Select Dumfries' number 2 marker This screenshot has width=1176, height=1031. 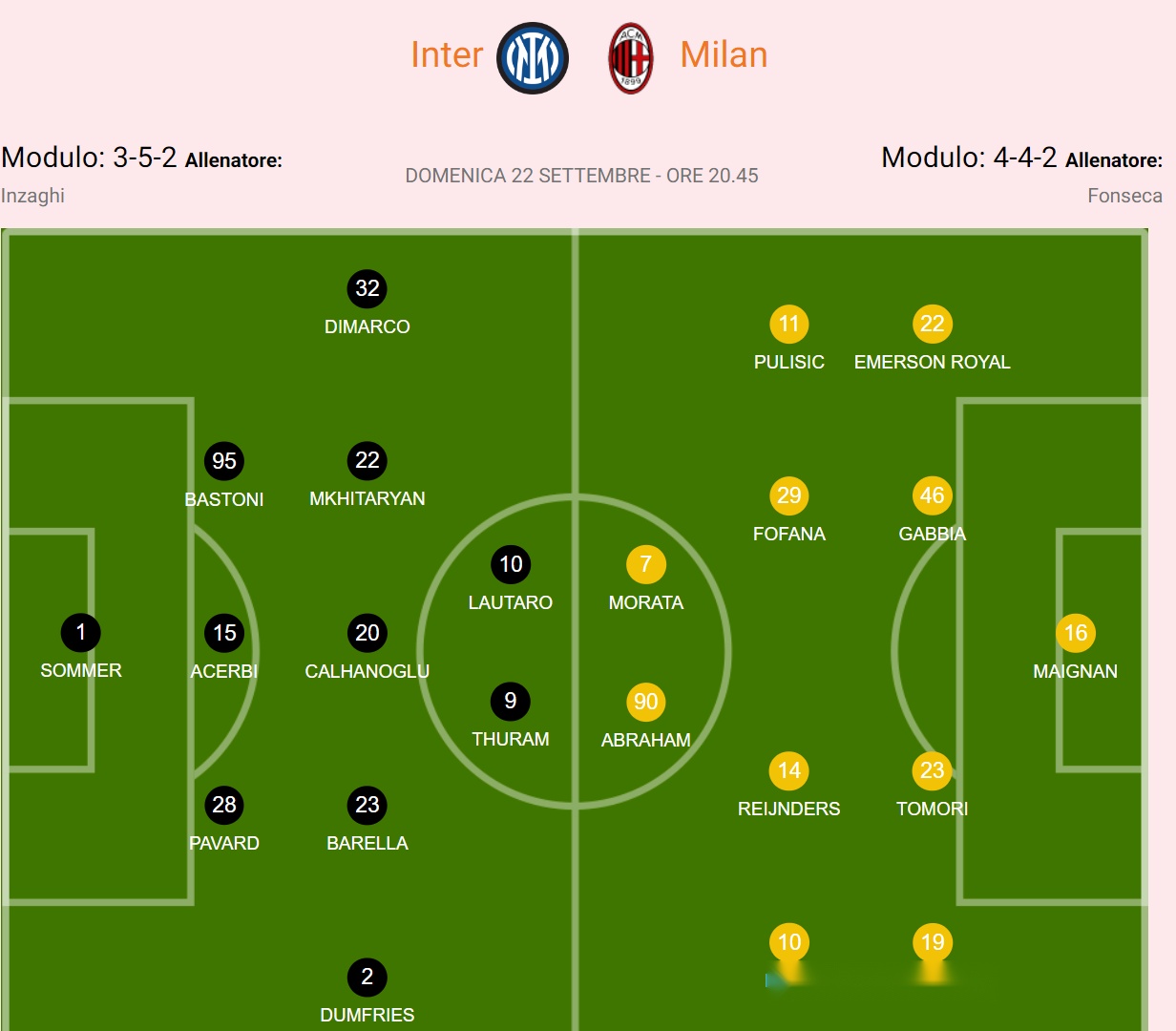(x=367, y=977)
